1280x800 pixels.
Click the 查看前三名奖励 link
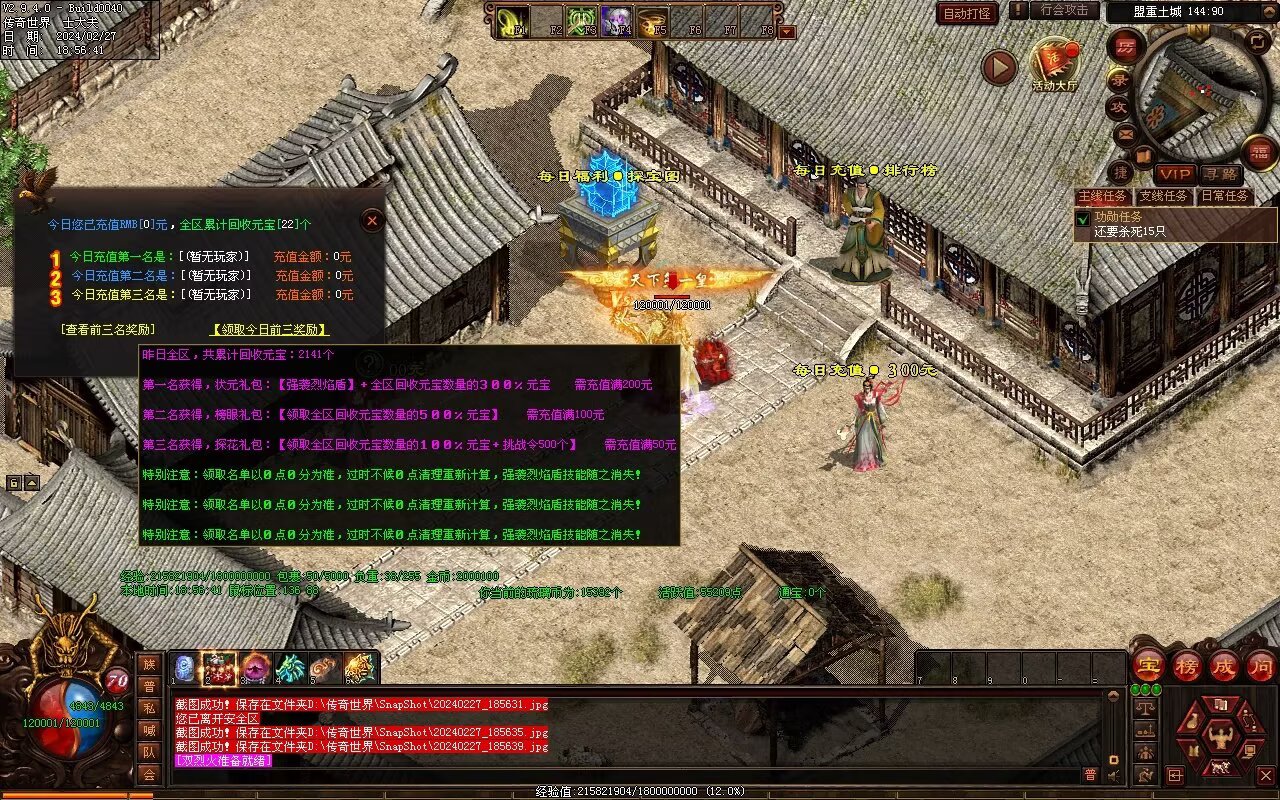coord(107,329)
